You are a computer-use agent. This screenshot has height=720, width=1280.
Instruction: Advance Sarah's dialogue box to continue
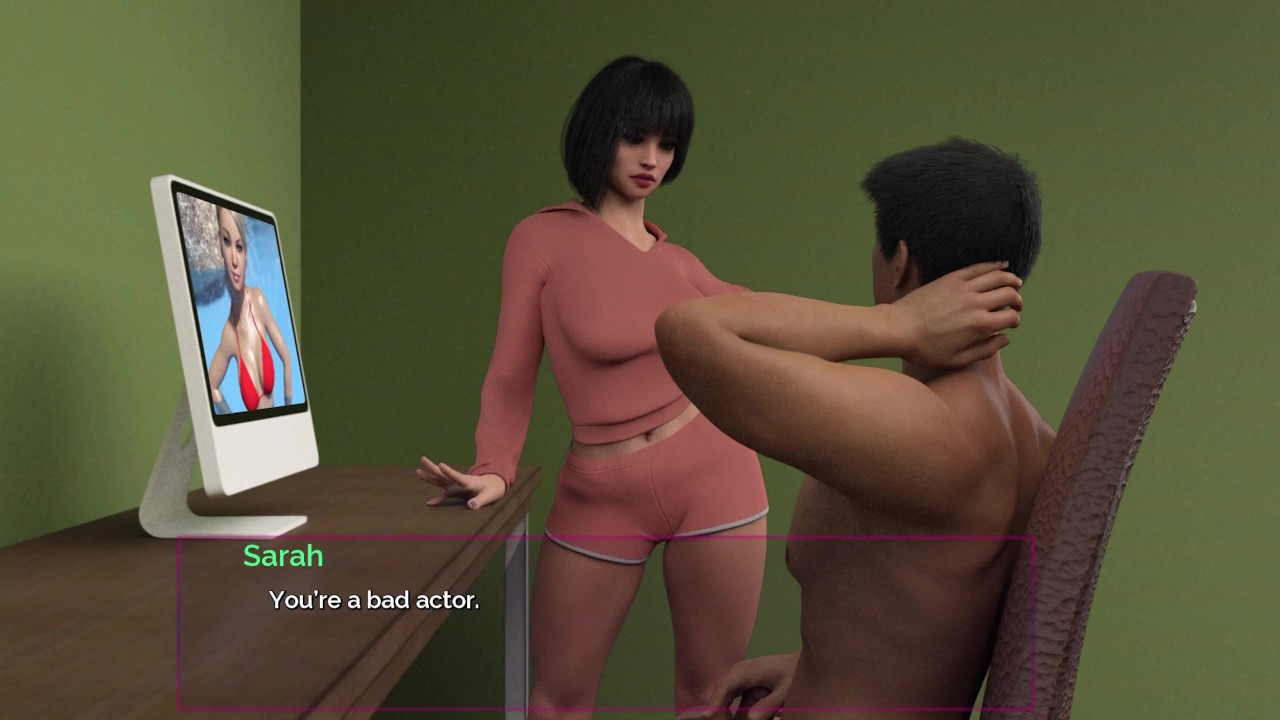[x=605, y=622]
